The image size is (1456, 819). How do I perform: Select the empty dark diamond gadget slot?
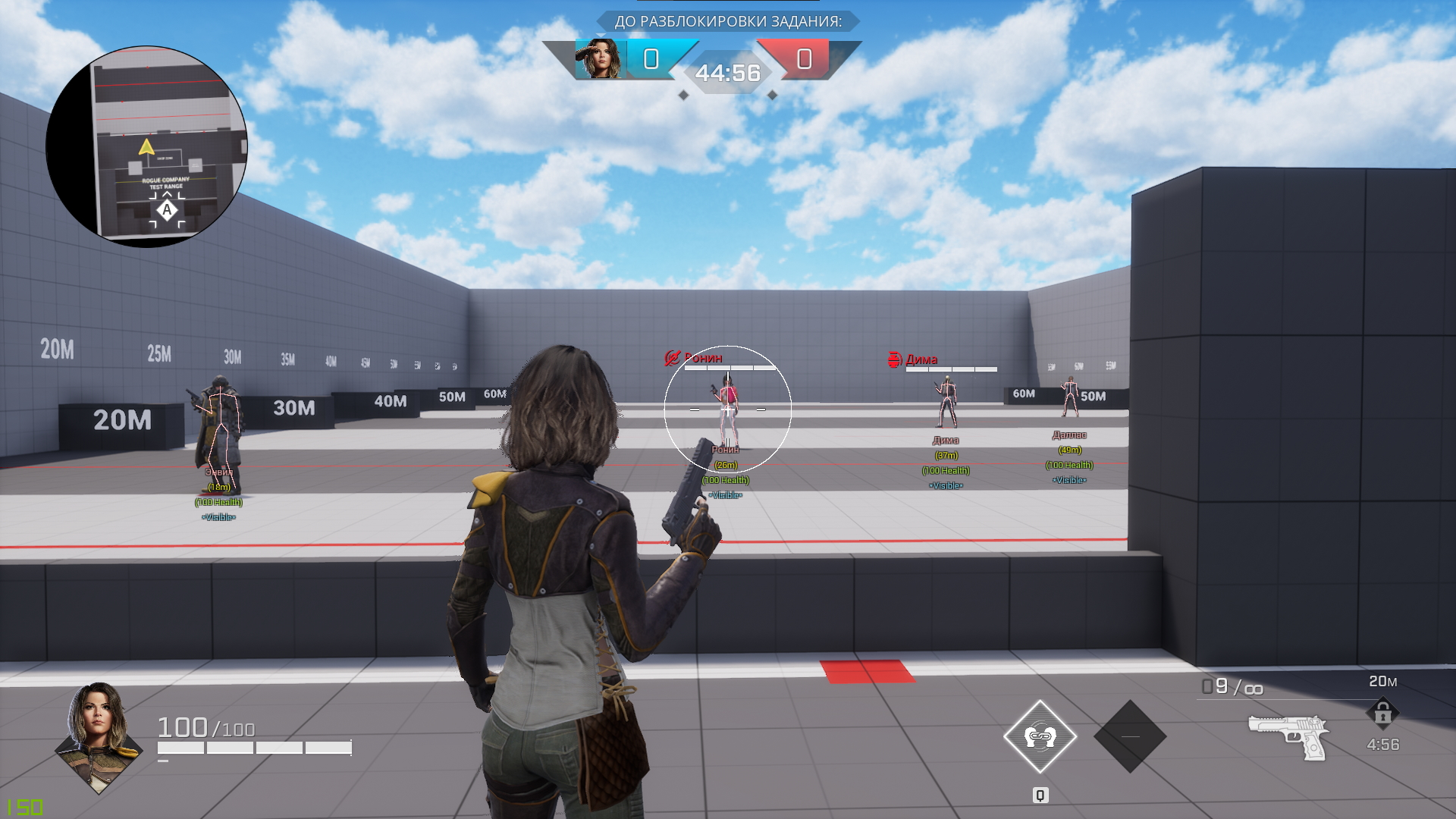coord(1130,736)
